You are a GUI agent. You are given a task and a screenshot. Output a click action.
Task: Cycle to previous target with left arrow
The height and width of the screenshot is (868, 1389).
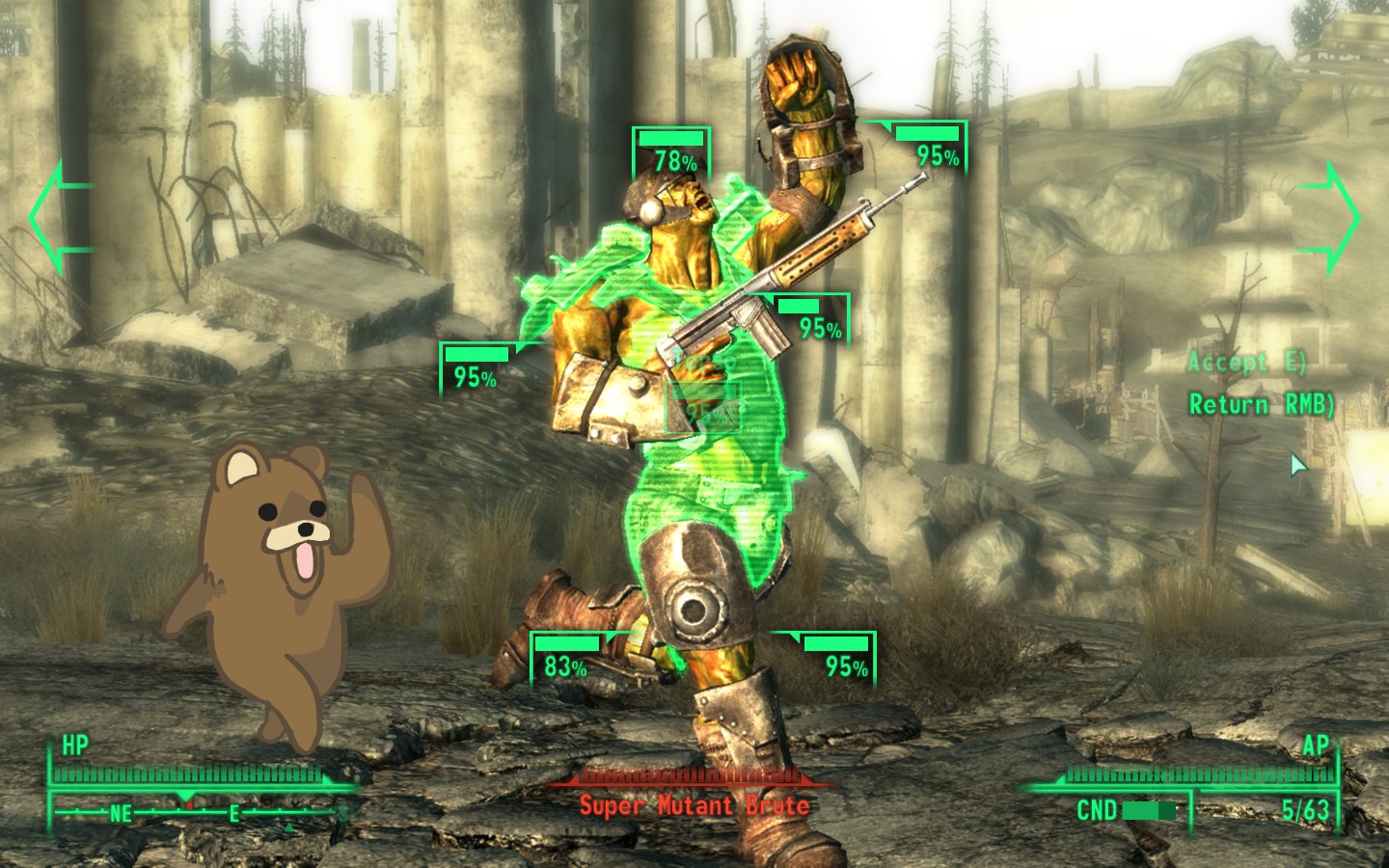tap(60, 217)
